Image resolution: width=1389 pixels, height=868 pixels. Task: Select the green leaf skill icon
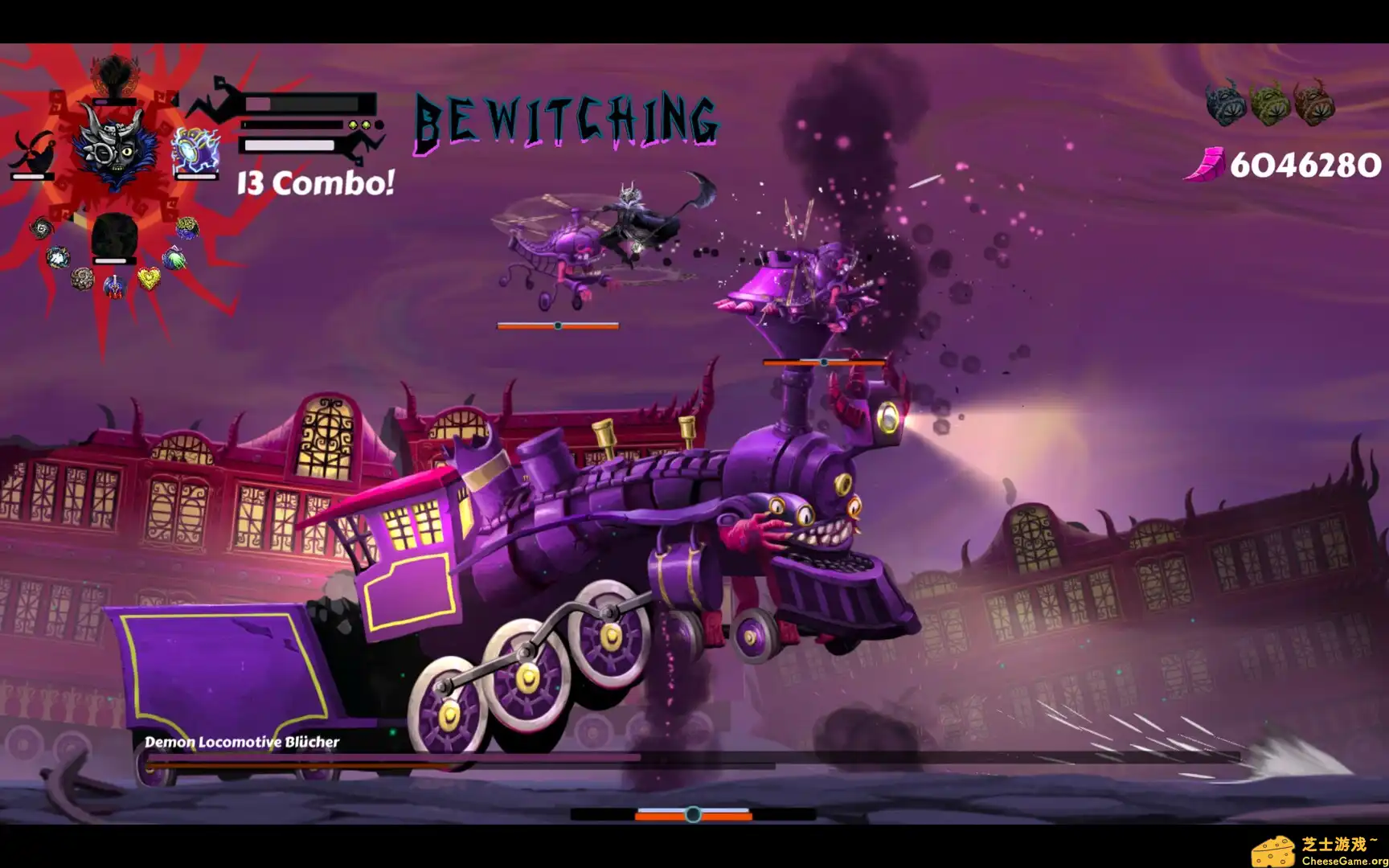[x=174, y=256]
